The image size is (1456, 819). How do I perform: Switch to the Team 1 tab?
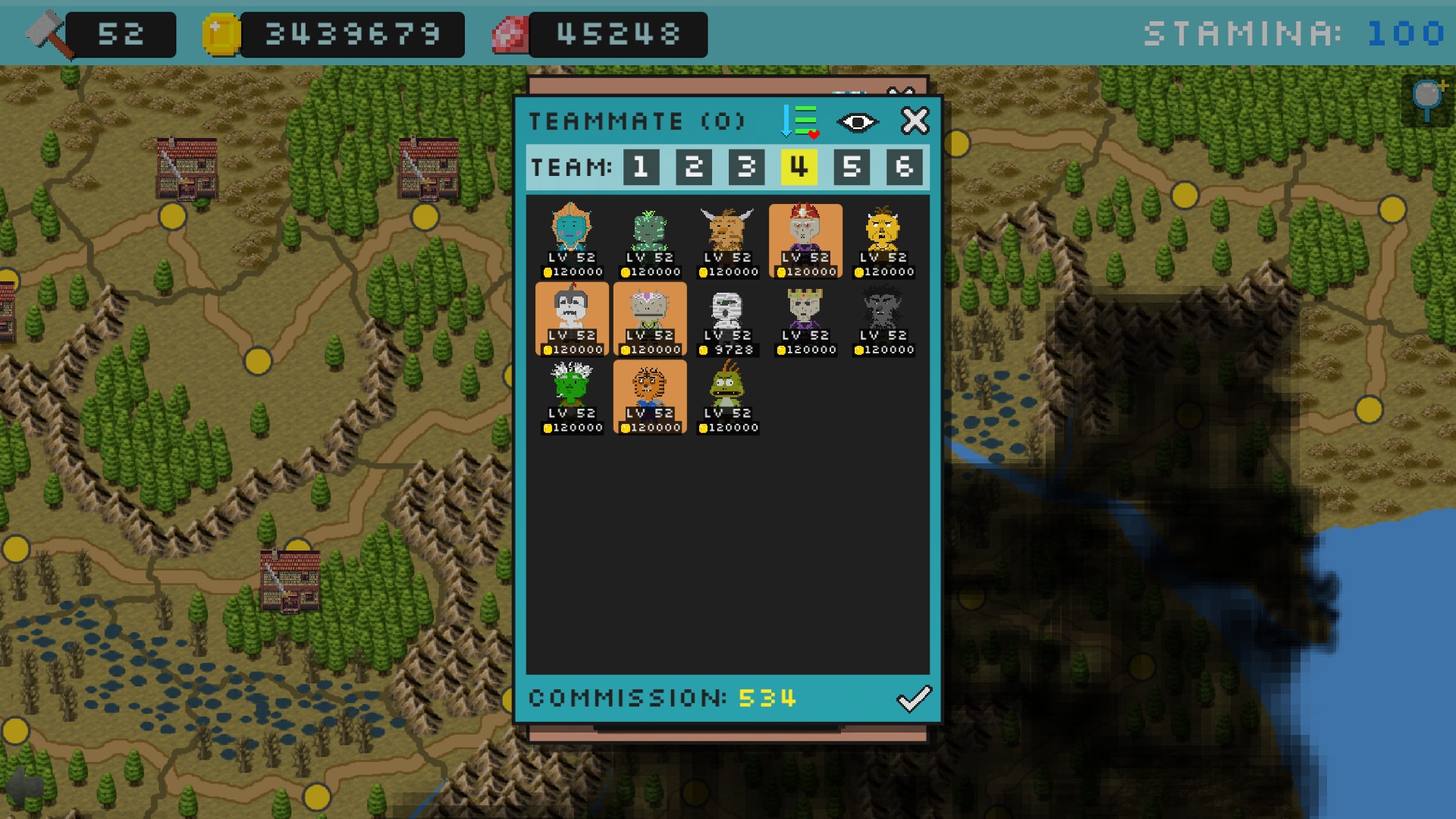[x=641, y=167]
